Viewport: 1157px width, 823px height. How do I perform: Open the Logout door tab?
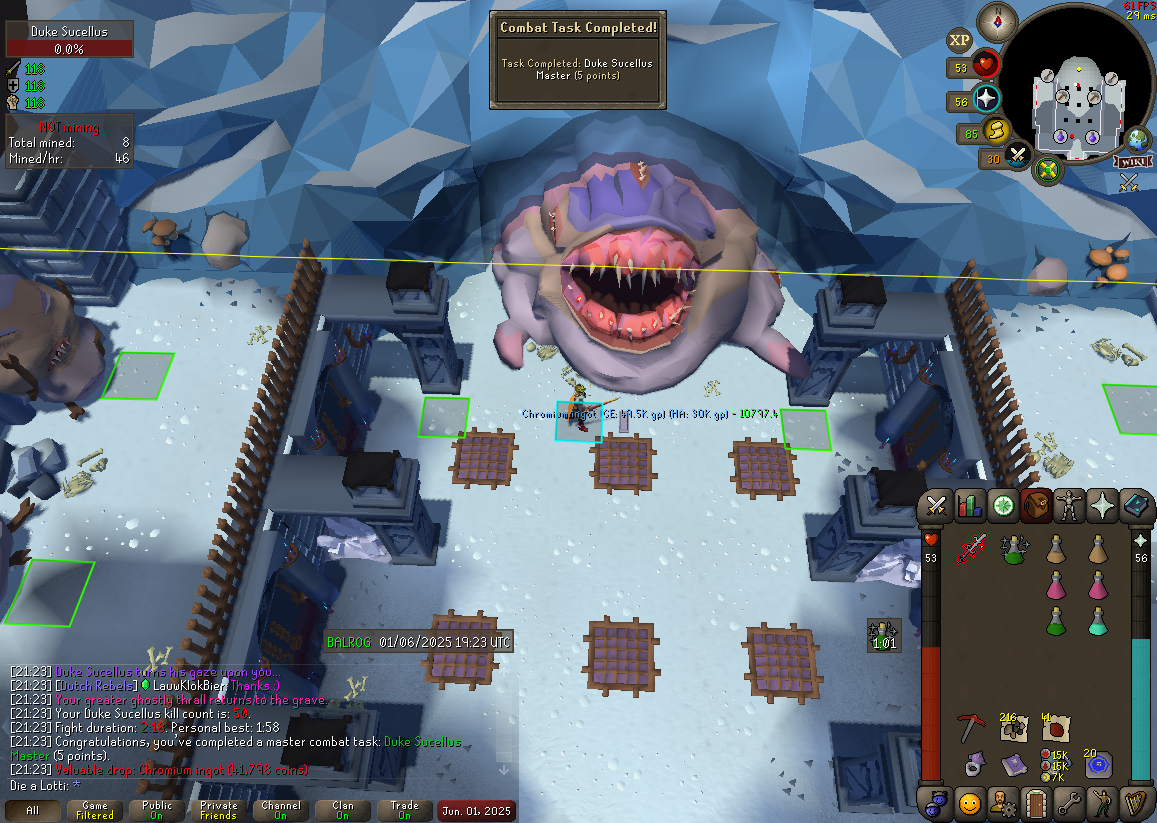click(1036, 802)
